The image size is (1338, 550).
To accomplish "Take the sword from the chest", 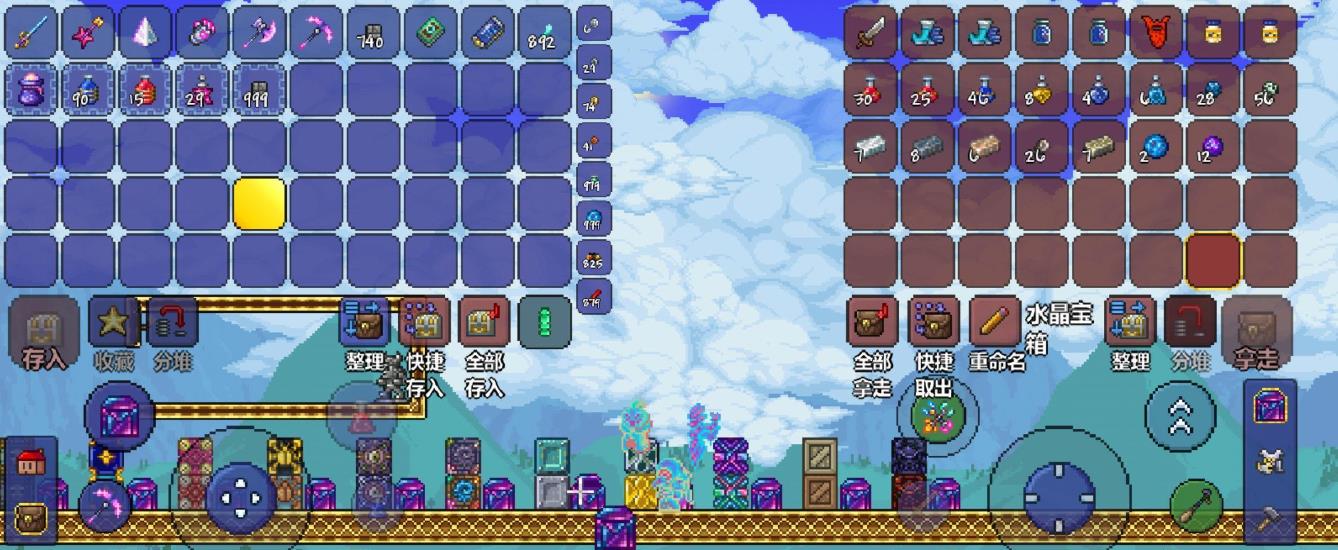I will pos(870,33).
